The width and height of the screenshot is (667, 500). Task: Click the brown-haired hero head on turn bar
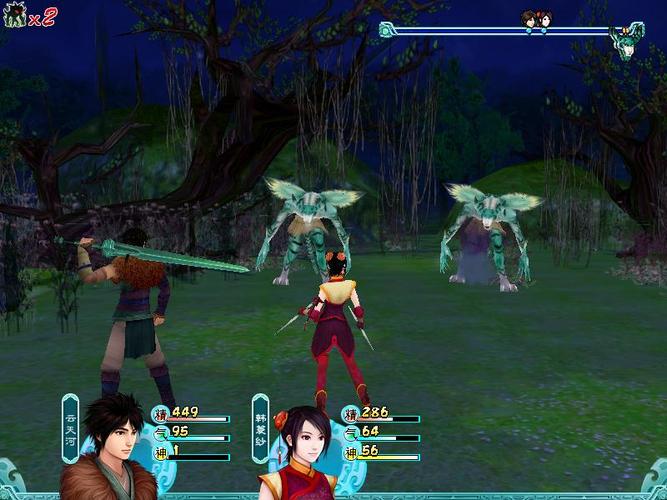tap(530, 19)
